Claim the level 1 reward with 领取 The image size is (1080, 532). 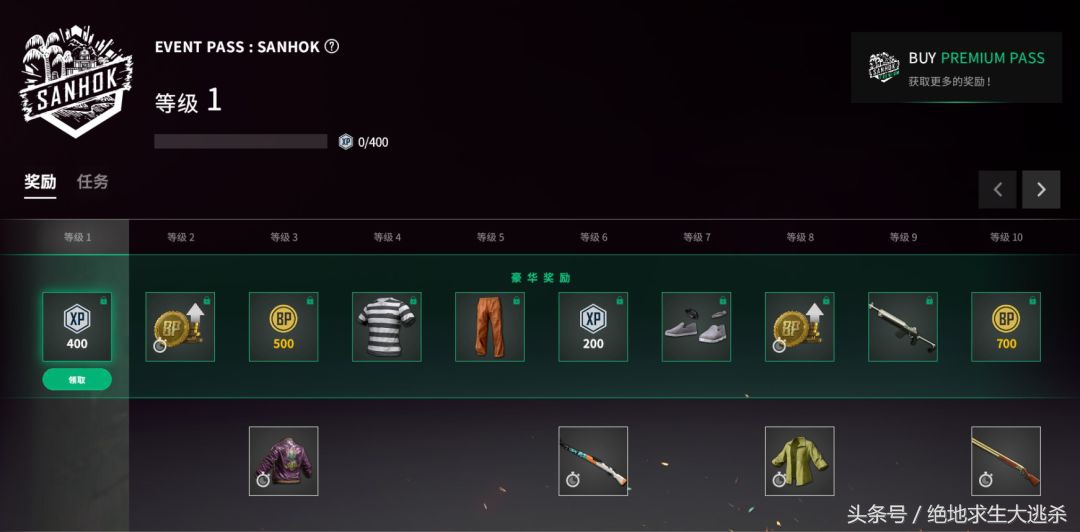tap(77, 380)
